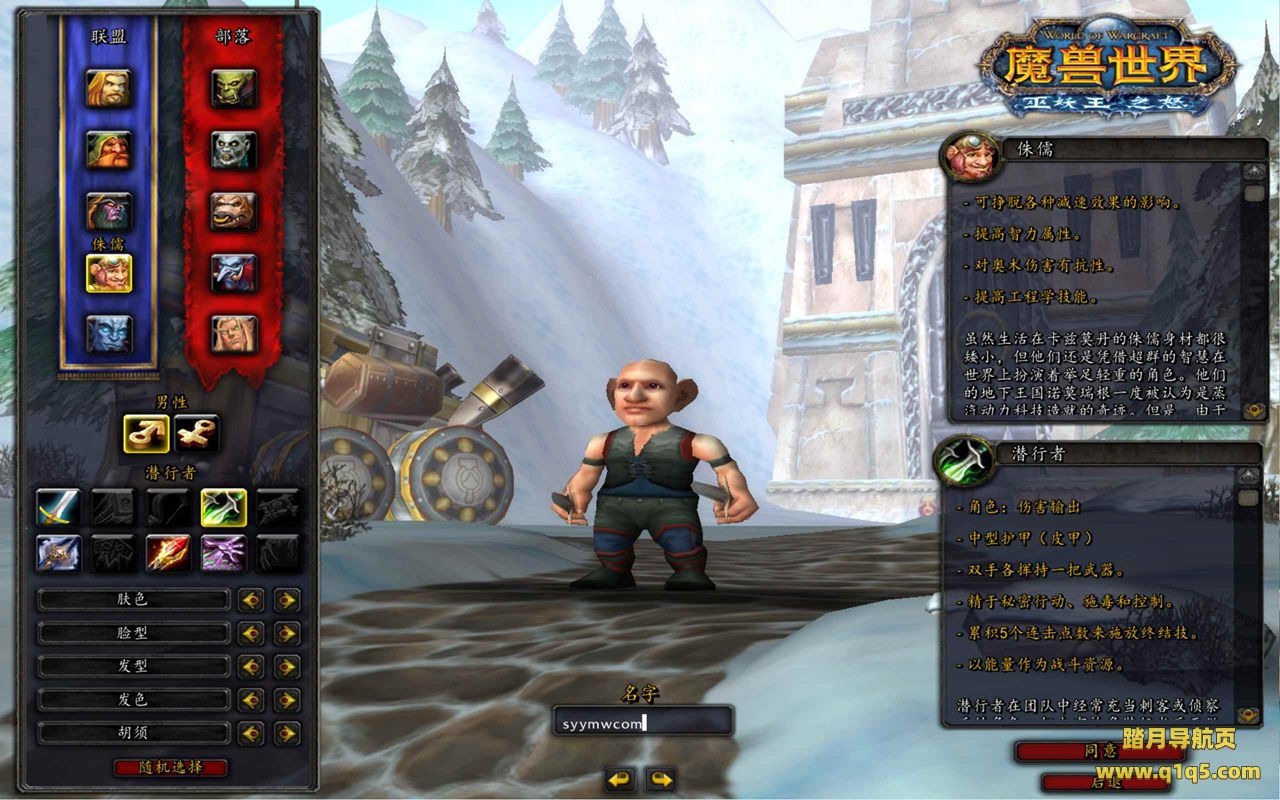Select the Warrior class sword icon
This screenshot has height=800, width=1280.
coord(58,507)
